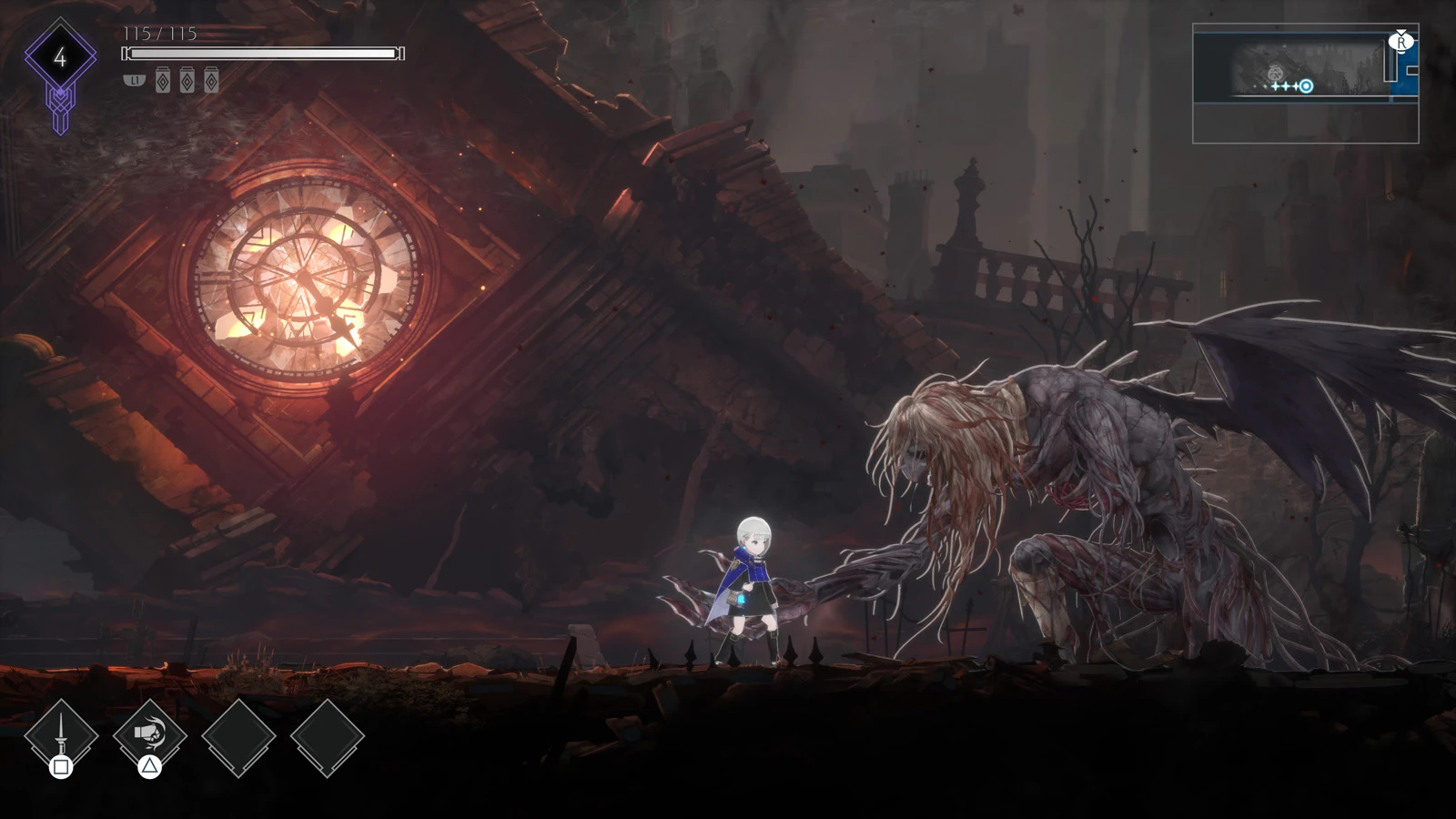Select the sword skill slot
This screenshot has width=1456, height=819.
pos(61,735)
